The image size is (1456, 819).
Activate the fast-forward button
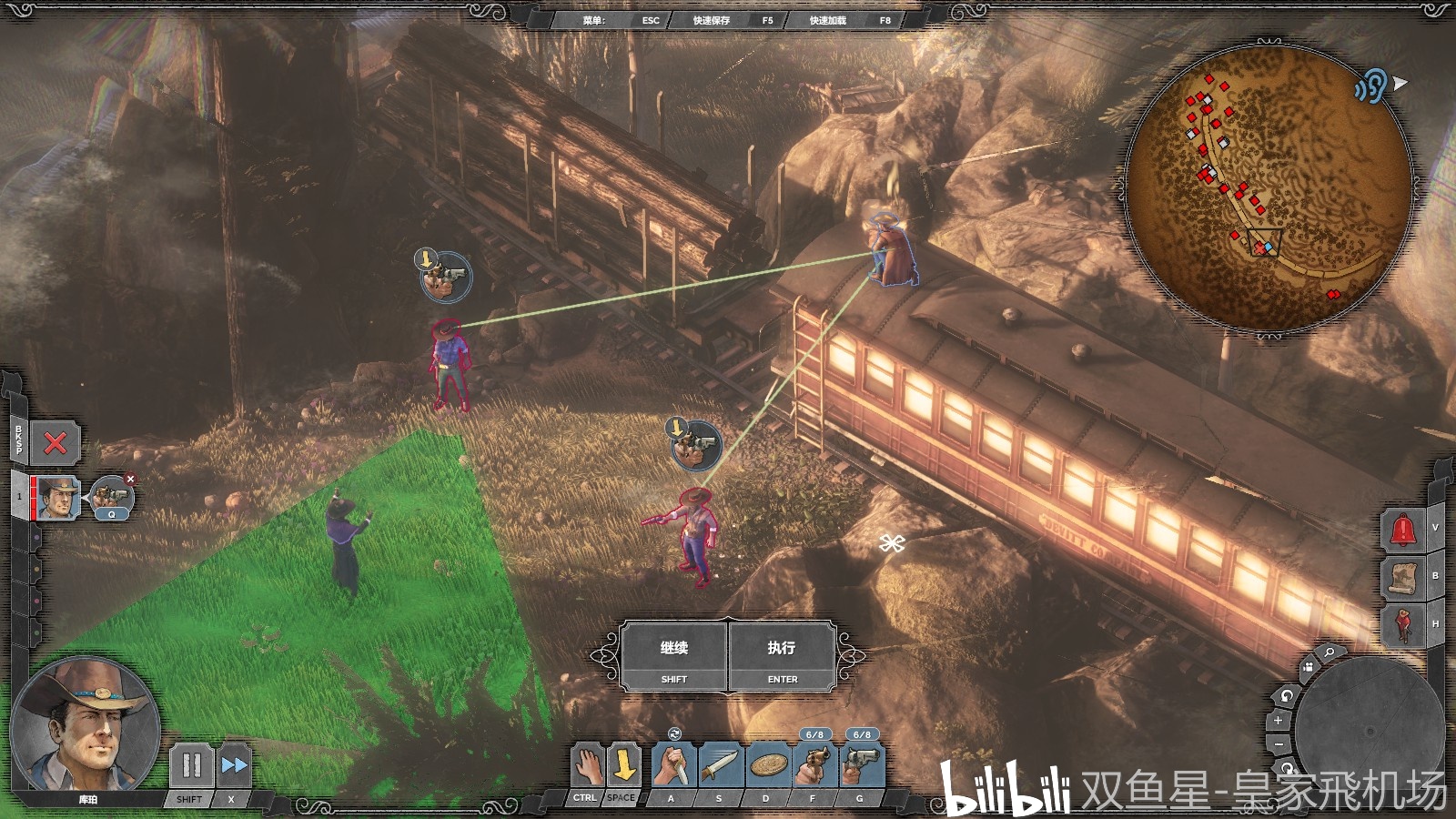pos(233,765)
